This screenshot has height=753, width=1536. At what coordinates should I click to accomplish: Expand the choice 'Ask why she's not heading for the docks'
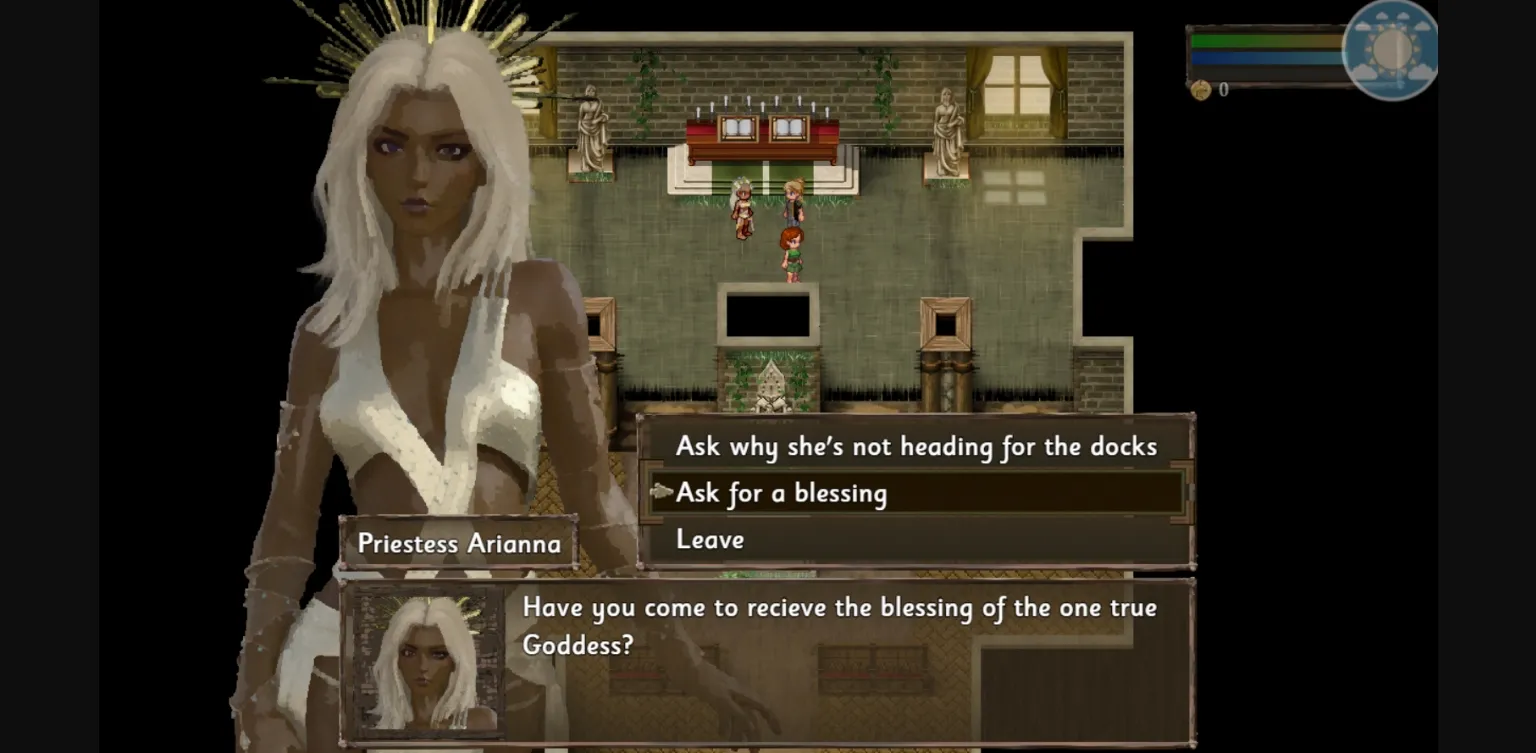coord(916,447)
